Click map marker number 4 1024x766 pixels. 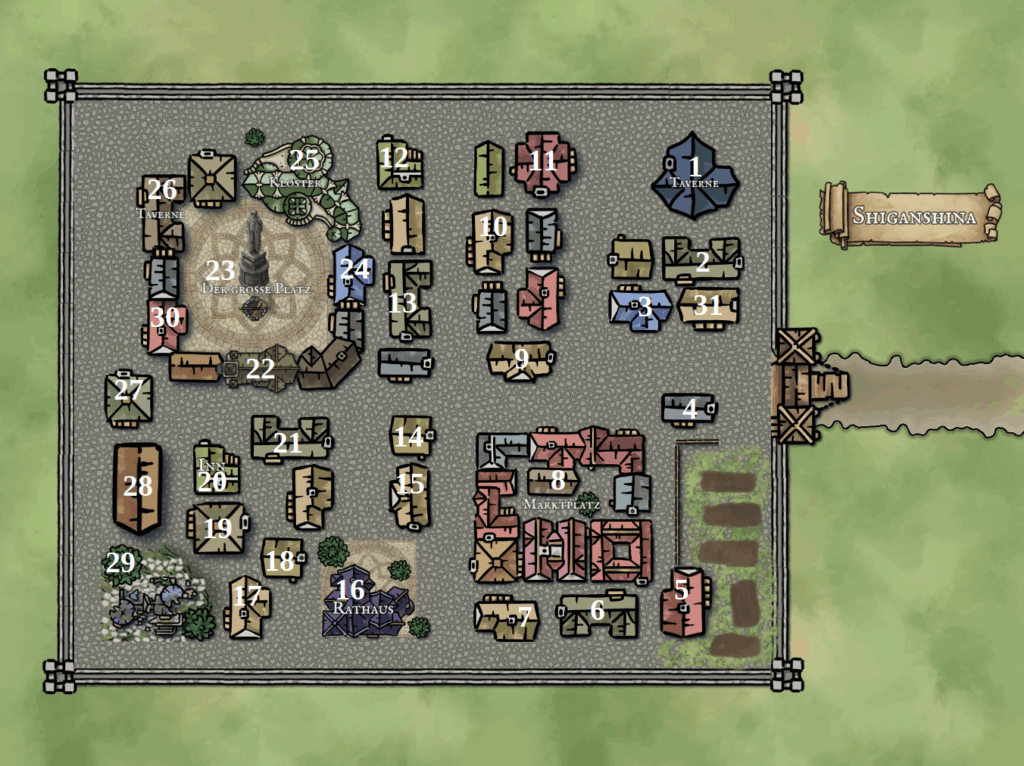click(689, 409)
